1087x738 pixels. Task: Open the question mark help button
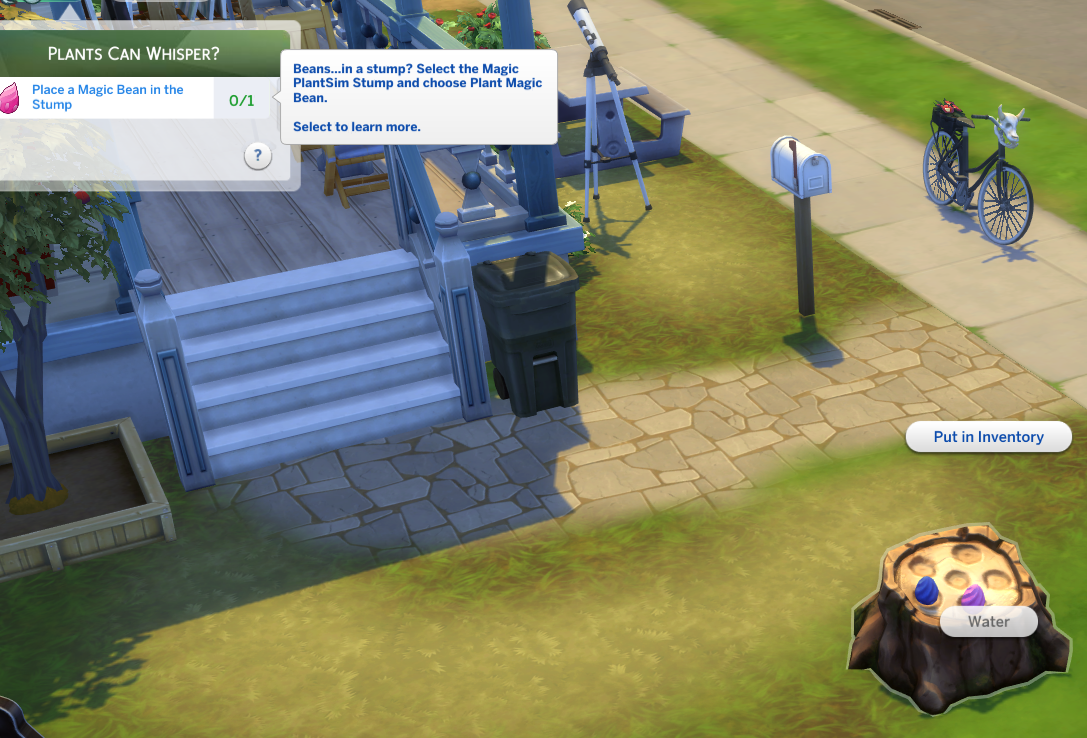pyautogui.click(x=258, y=156)
